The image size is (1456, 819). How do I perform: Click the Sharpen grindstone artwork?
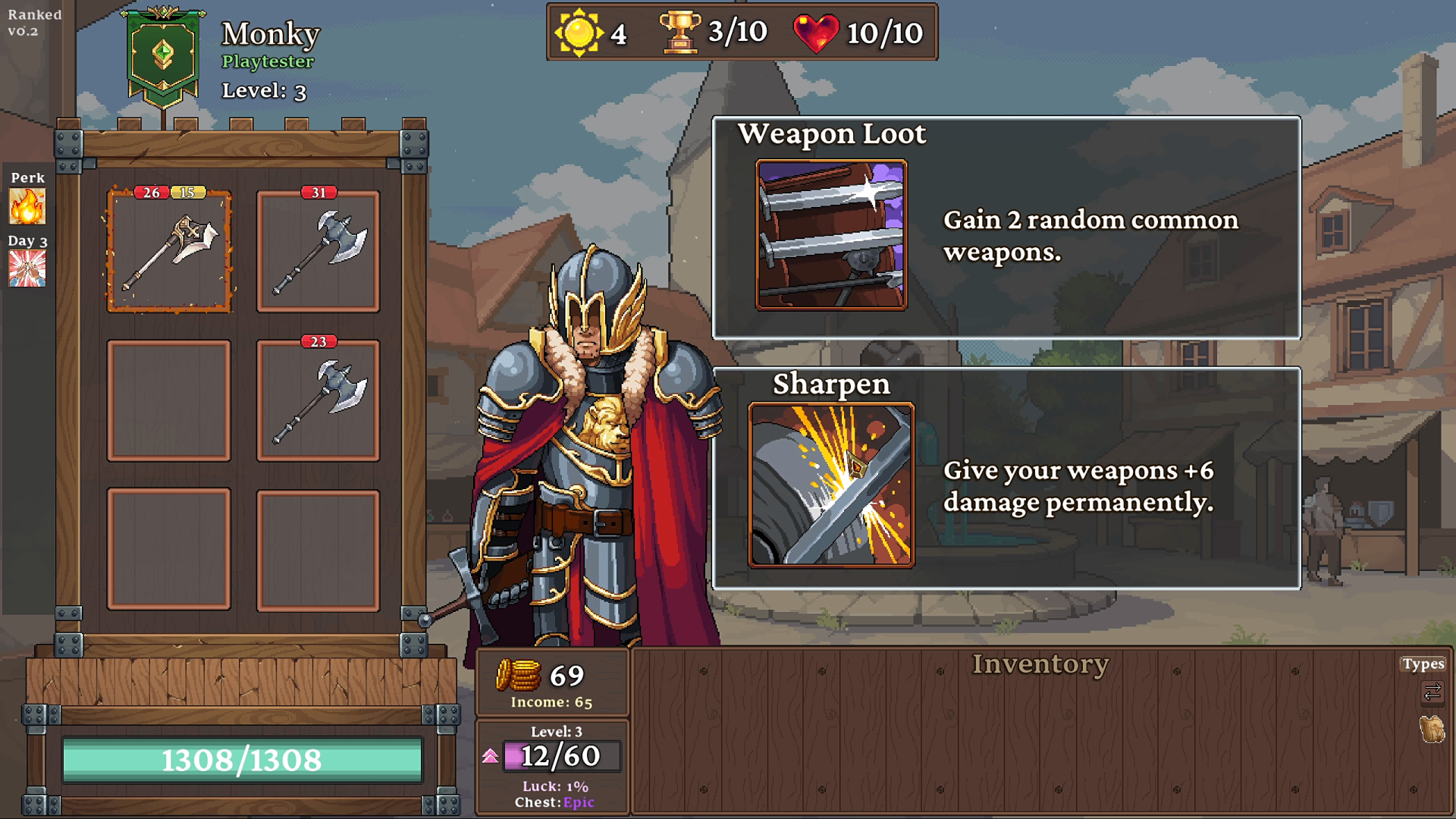[x=831, y=485]
